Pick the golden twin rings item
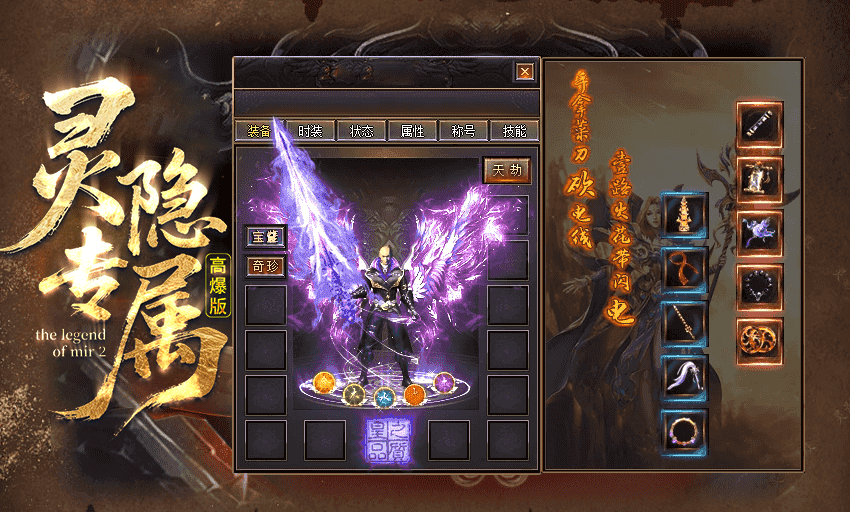850x512 pixels. [x=760, y=342]
